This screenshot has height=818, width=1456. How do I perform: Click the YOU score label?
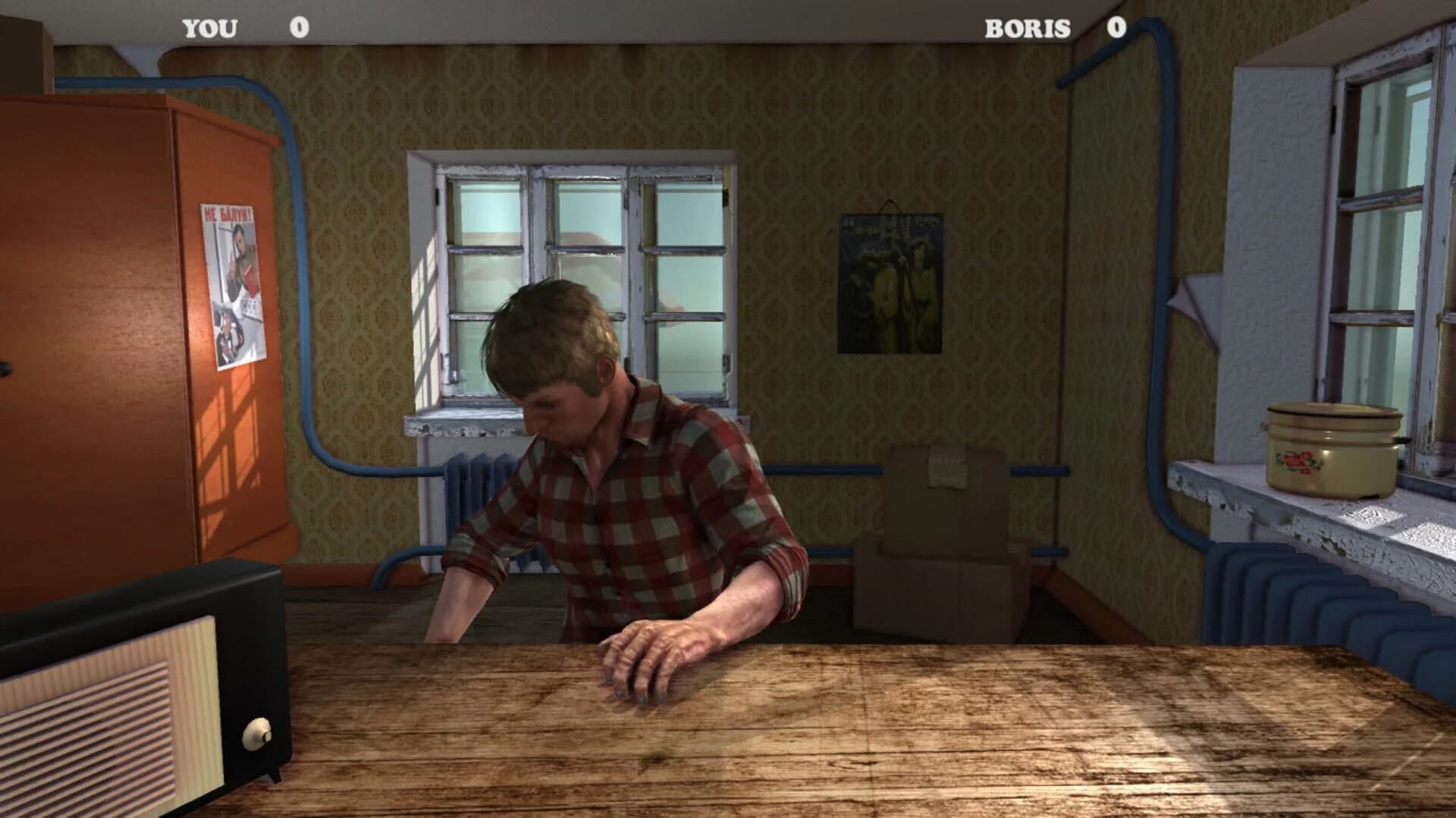[209, 29]
